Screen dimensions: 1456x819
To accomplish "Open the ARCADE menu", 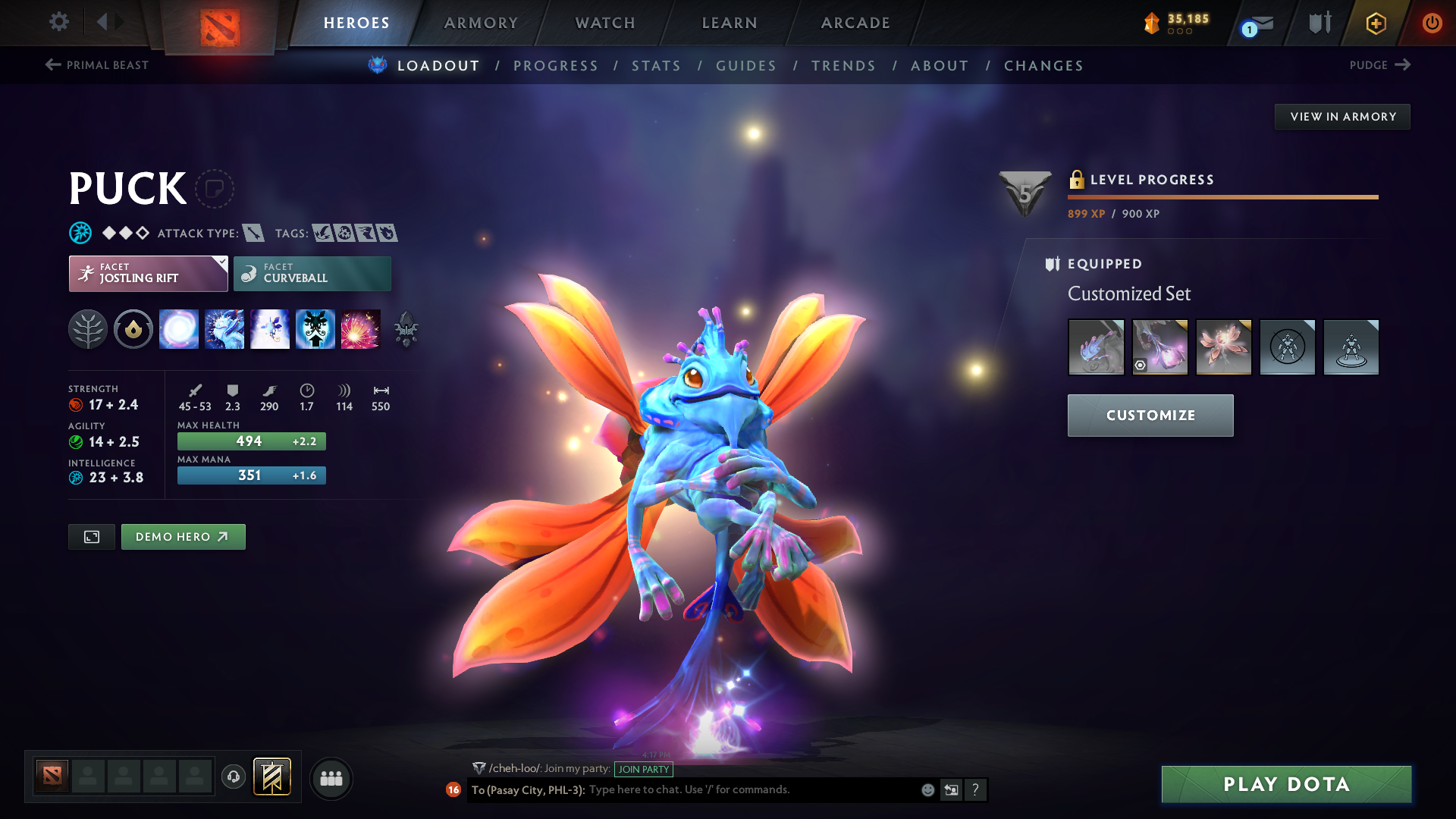I will pos(855,23).
